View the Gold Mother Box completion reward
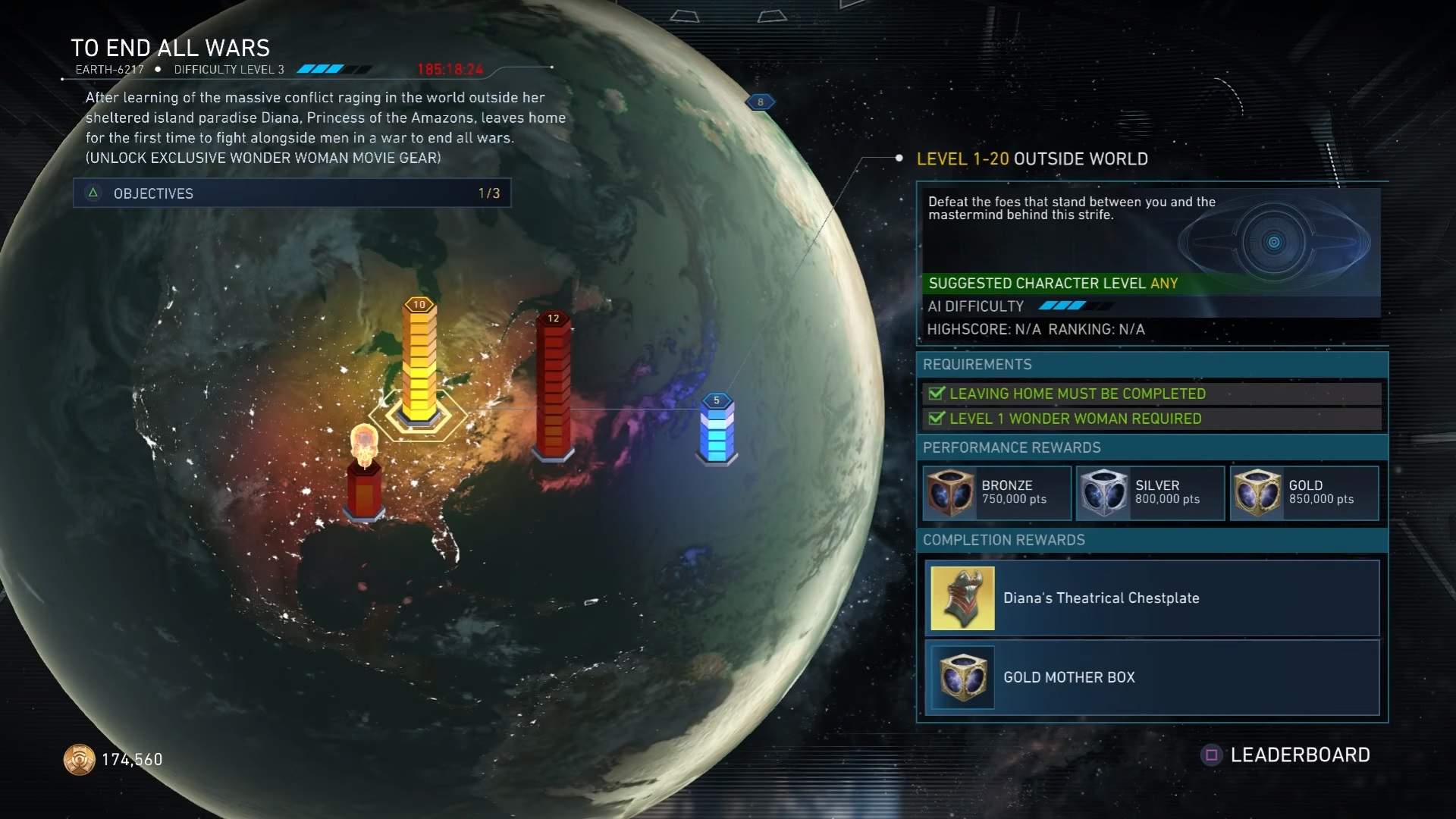 point(1151,678)
